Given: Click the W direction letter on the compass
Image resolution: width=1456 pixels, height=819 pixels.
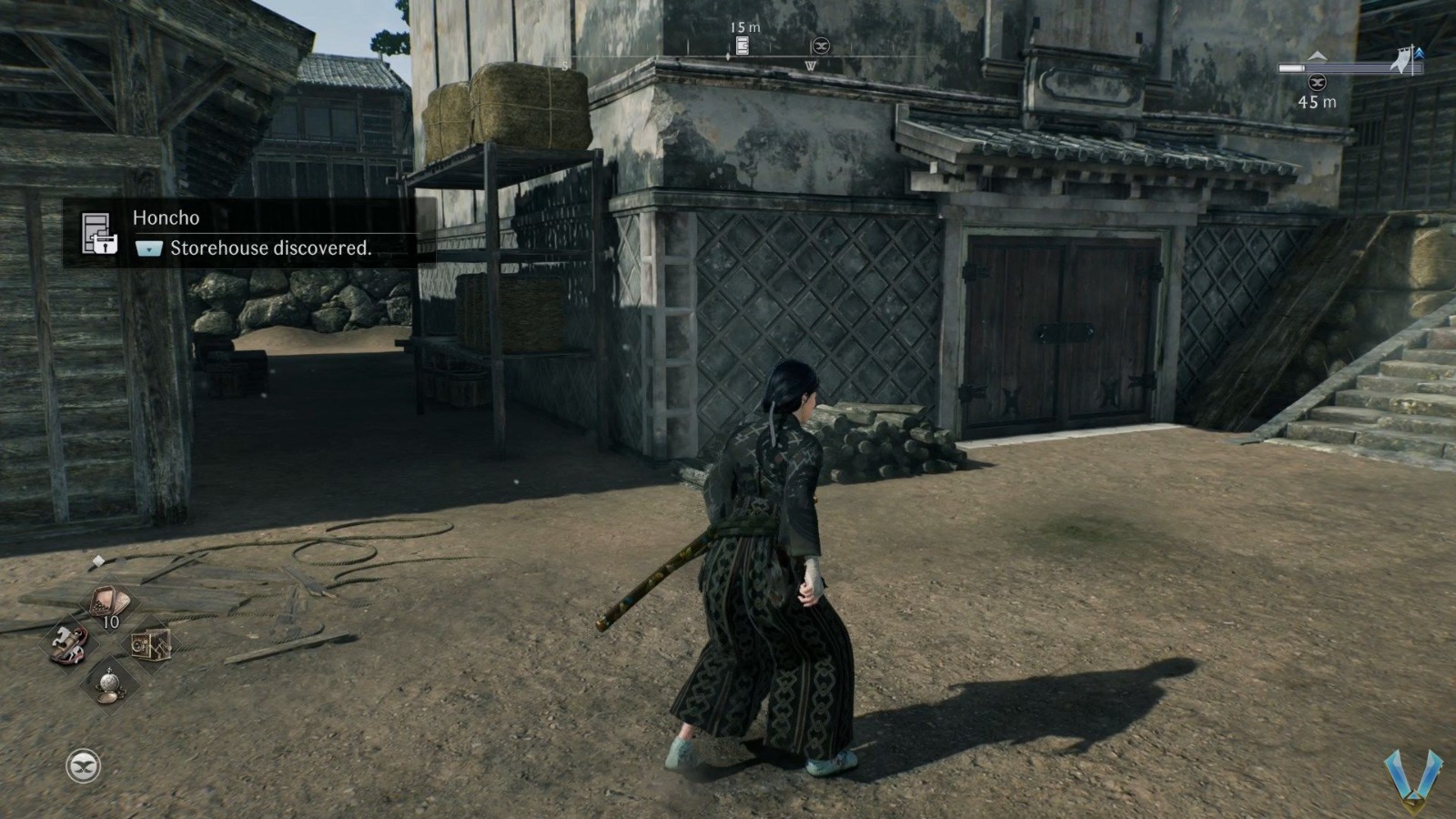Looking at the screenshot, I should [x=811, y=66].
